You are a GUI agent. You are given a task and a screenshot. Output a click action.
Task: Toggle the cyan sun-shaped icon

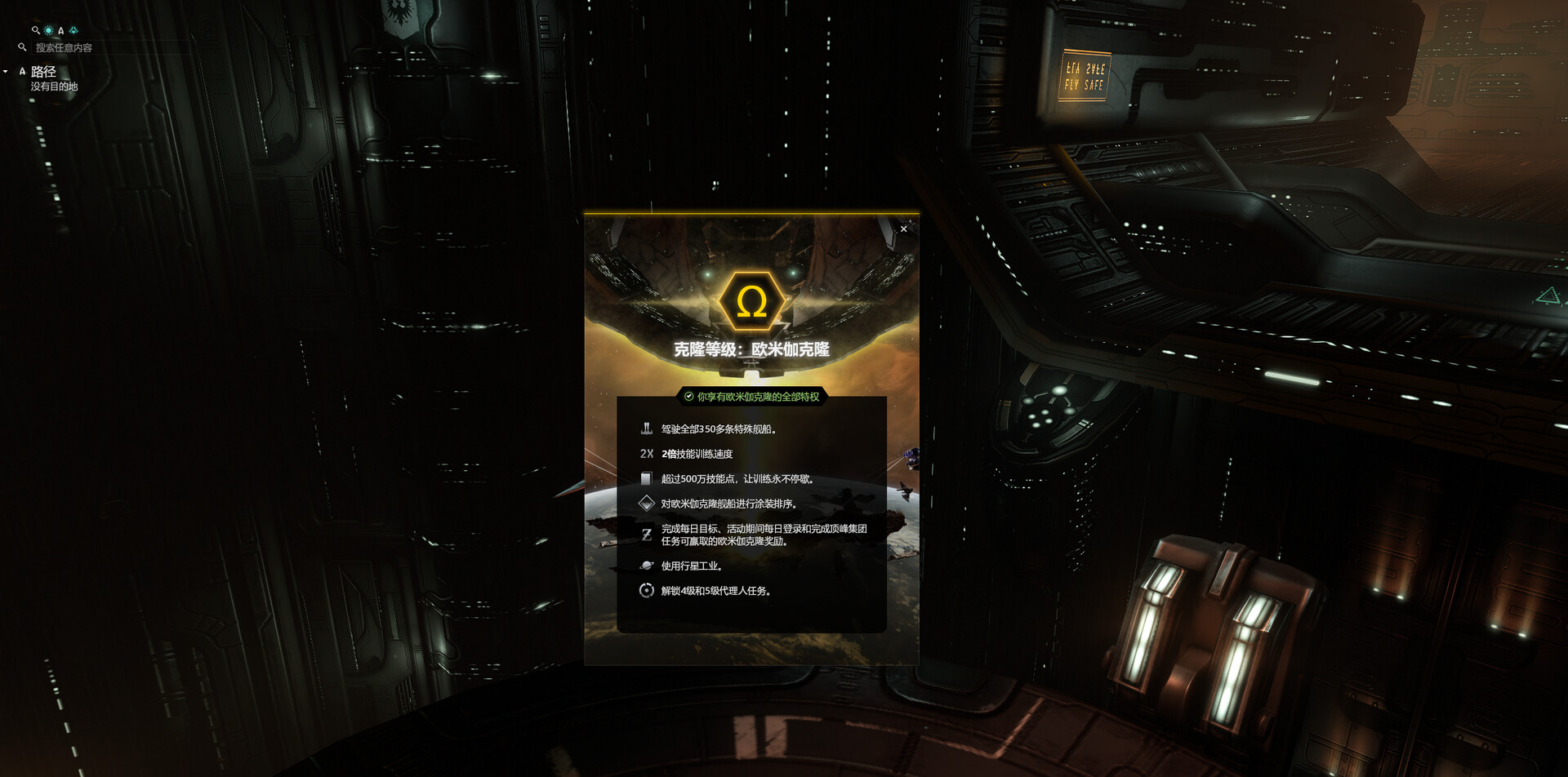click(48, 30)
